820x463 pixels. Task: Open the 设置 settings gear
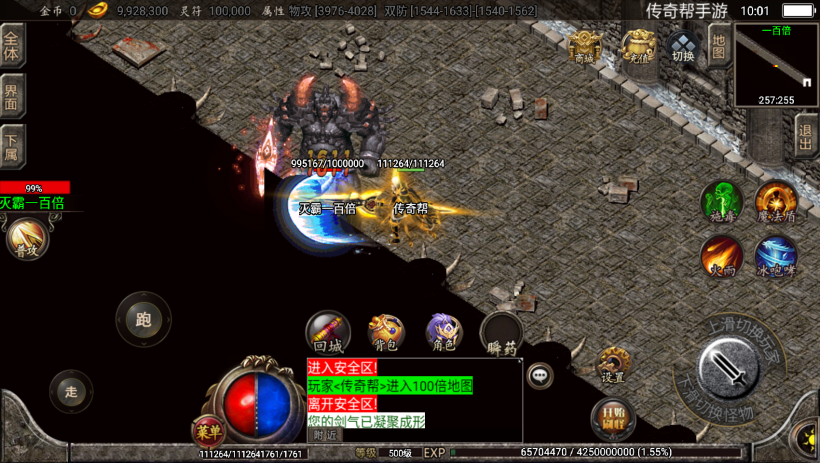click(613, 365)
